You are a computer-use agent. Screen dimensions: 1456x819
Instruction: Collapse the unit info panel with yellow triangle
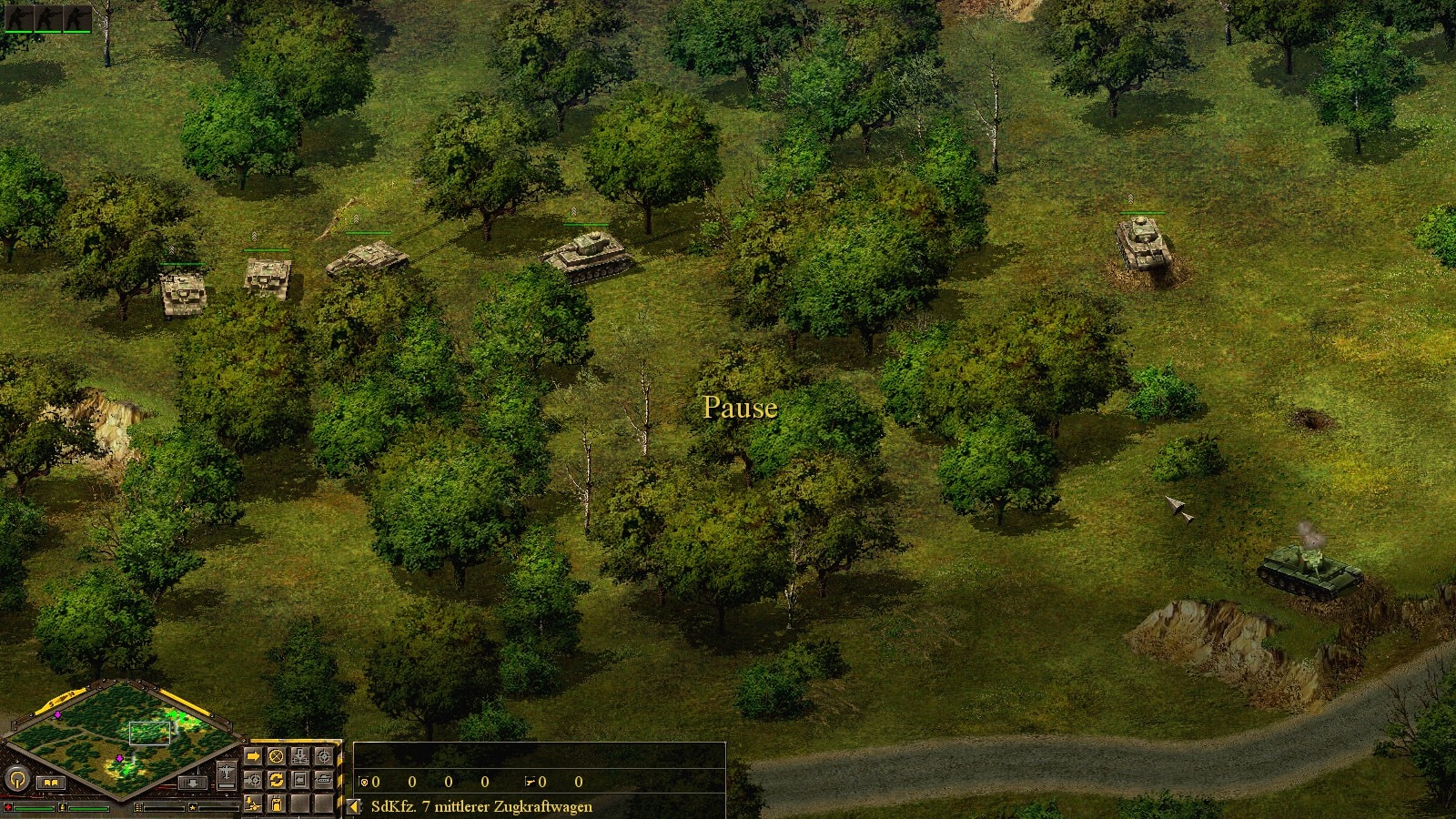[354, 806]
